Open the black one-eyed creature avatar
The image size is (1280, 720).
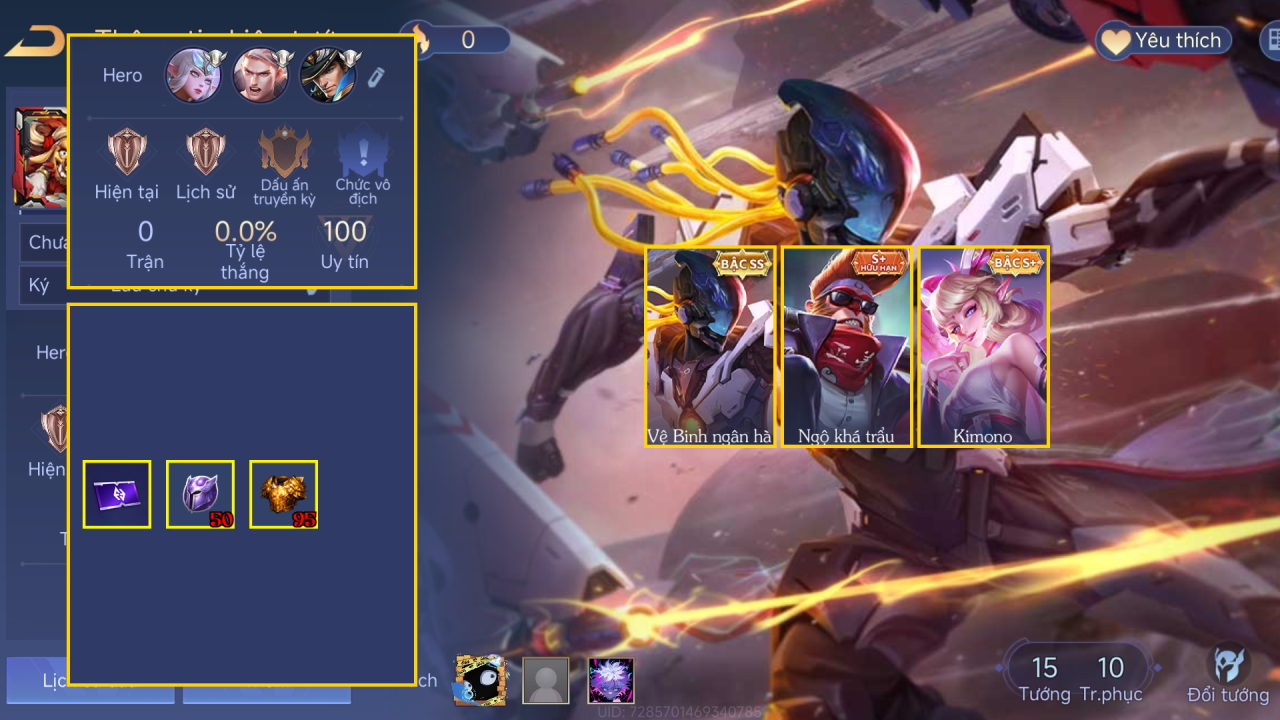481,680
